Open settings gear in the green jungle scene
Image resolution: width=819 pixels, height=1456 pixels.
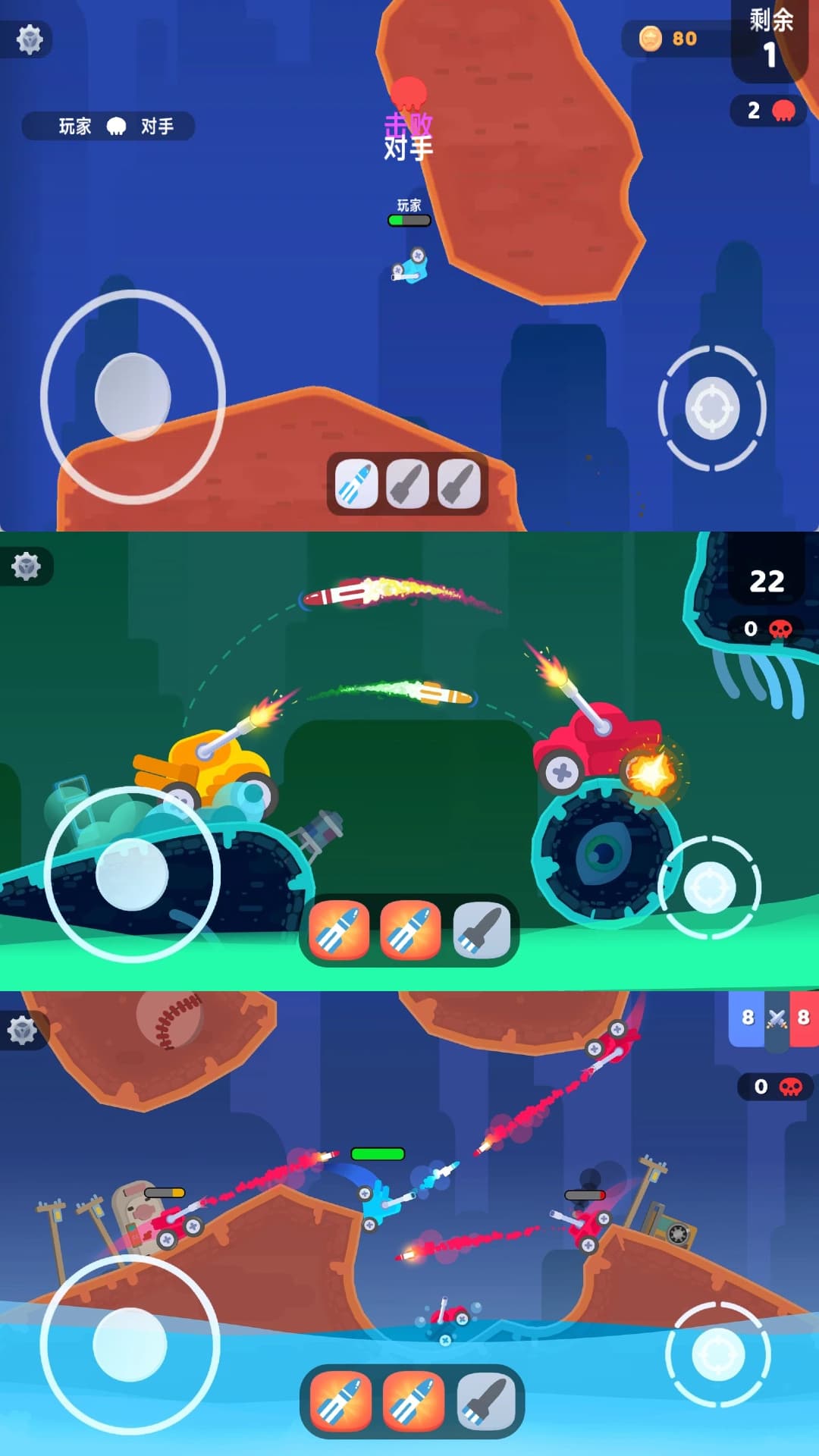[x=27, y=566]
